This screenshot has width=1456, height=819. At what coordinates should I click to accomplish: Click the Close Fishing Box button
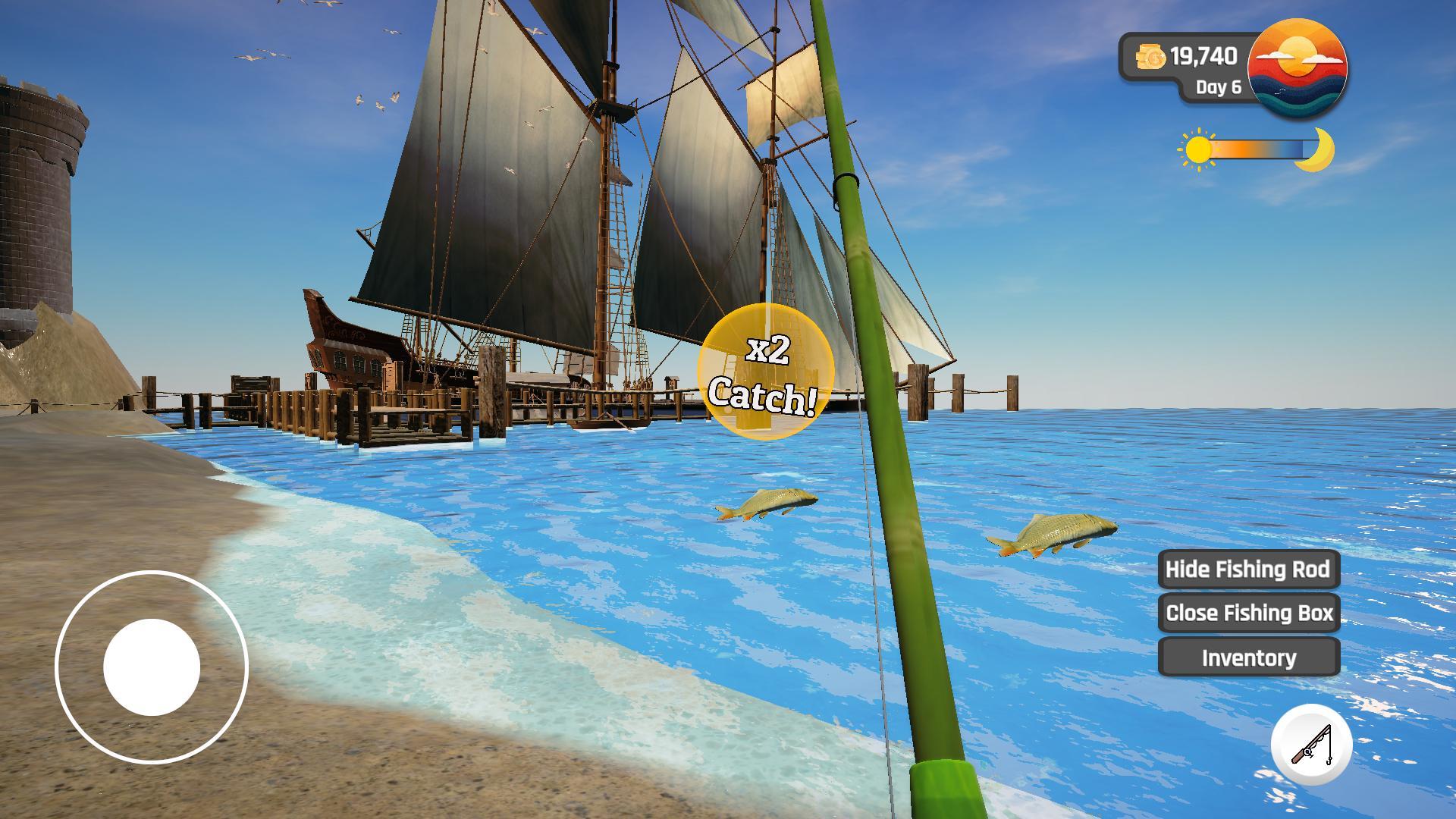1248,613
